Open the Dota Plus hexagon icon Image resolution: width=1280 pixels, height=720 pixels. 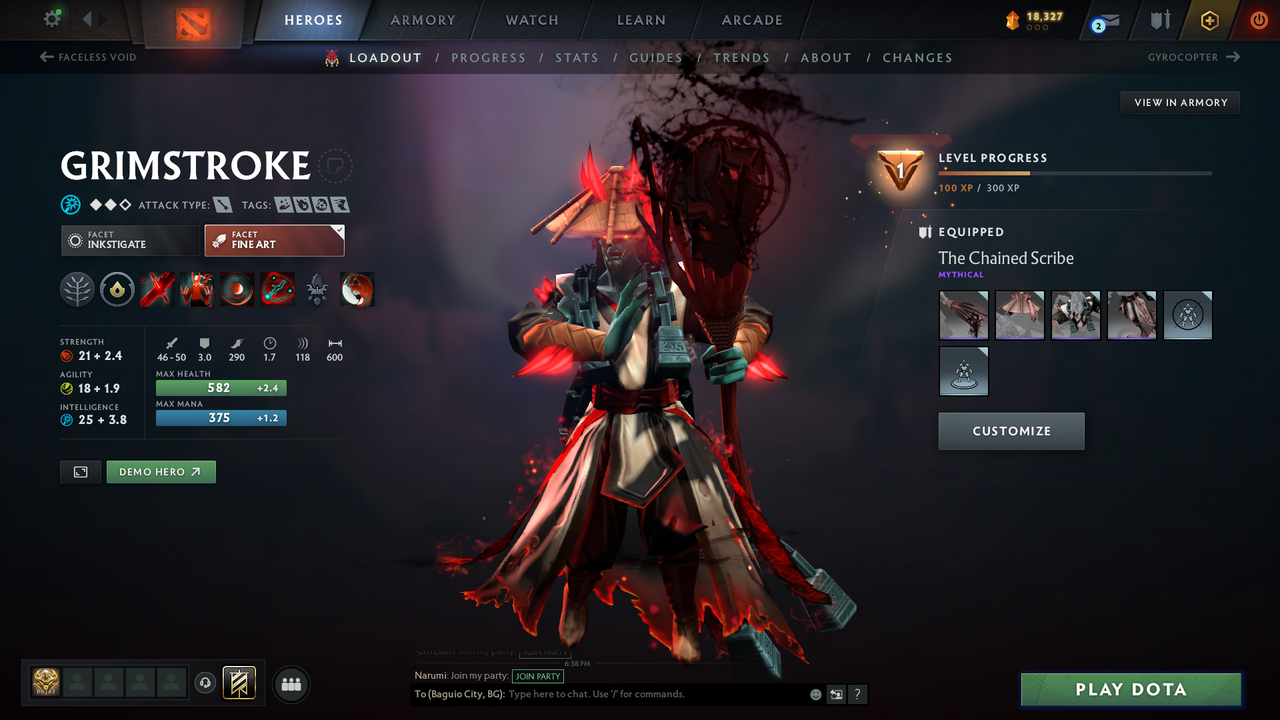[x=1209, y=20]
